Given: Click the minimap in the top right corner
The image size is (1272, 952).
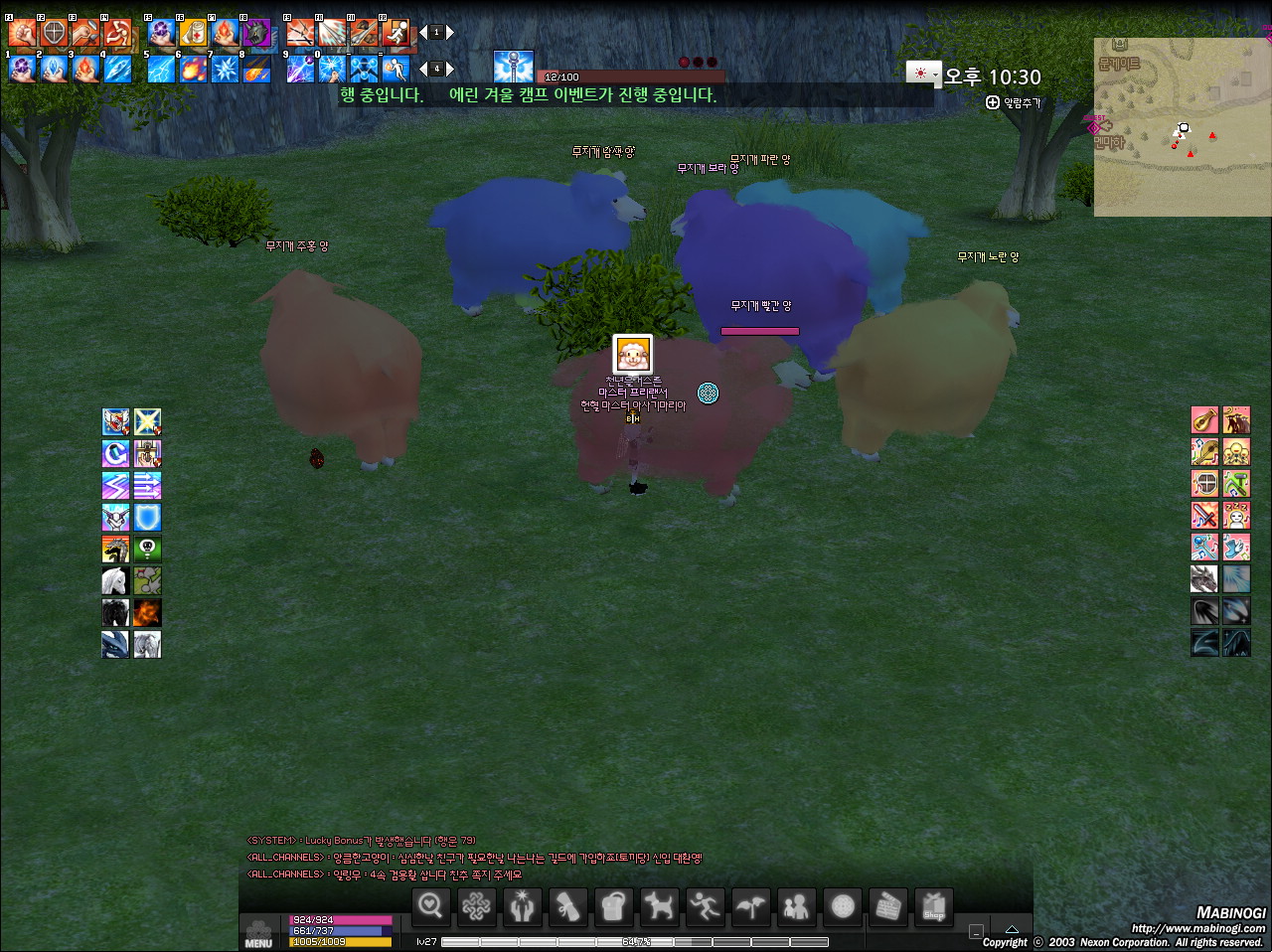Looking at the screenshot, I should [1183, 127].
